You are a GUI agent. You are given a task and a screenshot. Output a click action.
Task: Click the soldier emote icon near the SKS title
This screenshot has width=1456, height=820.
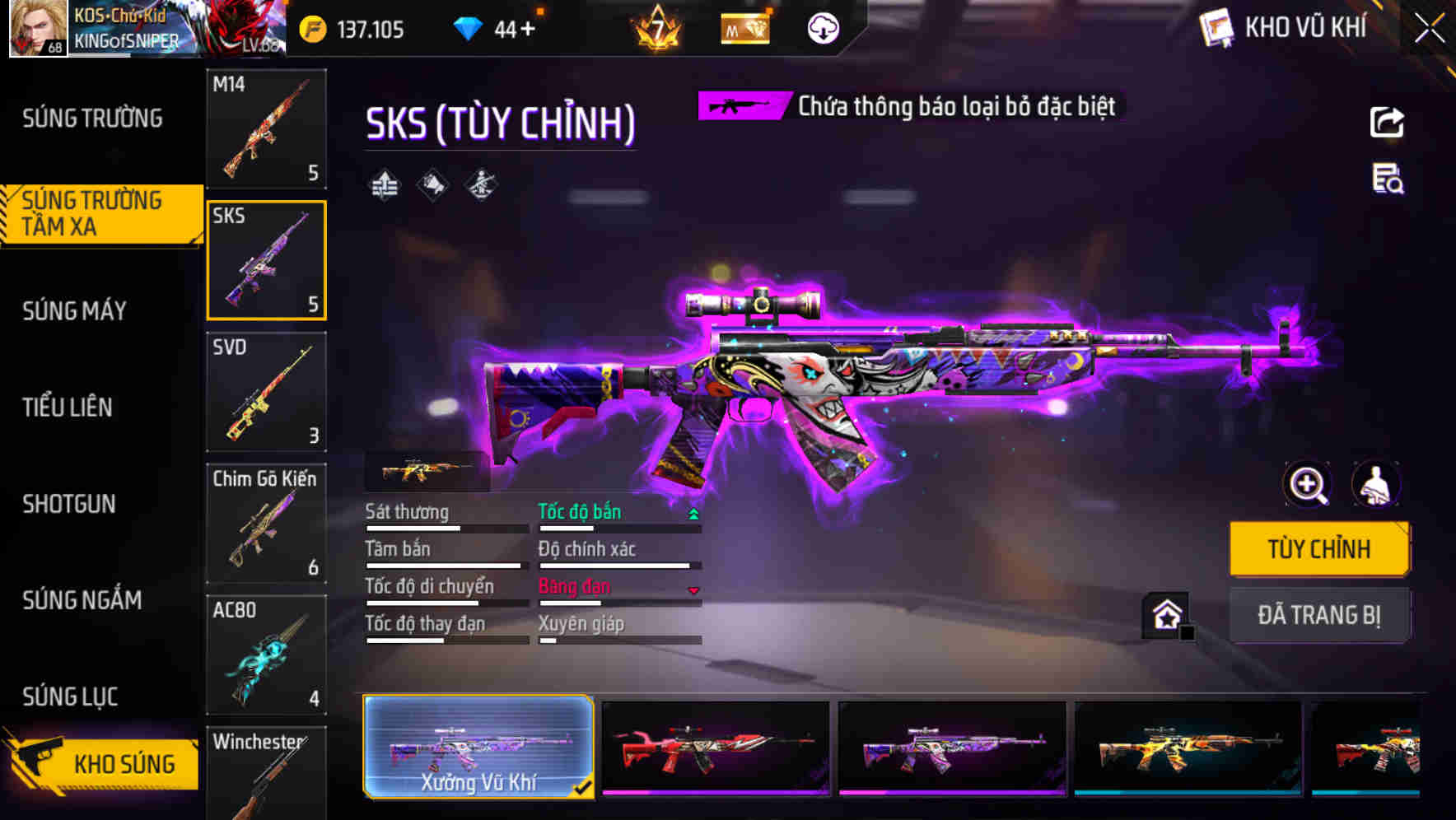click(x=480, y=184)
